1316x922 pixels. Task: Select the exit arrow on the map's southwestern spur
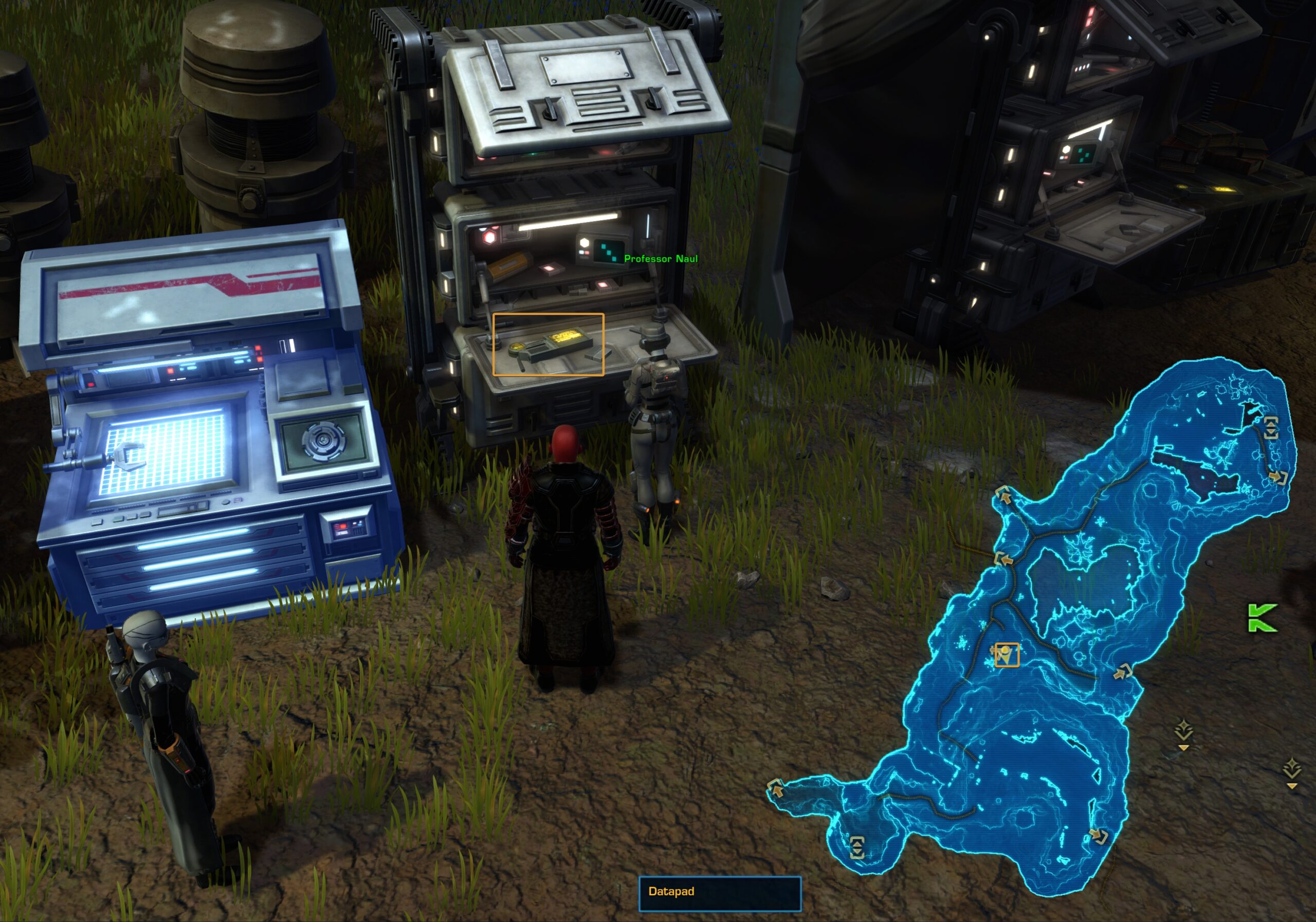[776, 789]
